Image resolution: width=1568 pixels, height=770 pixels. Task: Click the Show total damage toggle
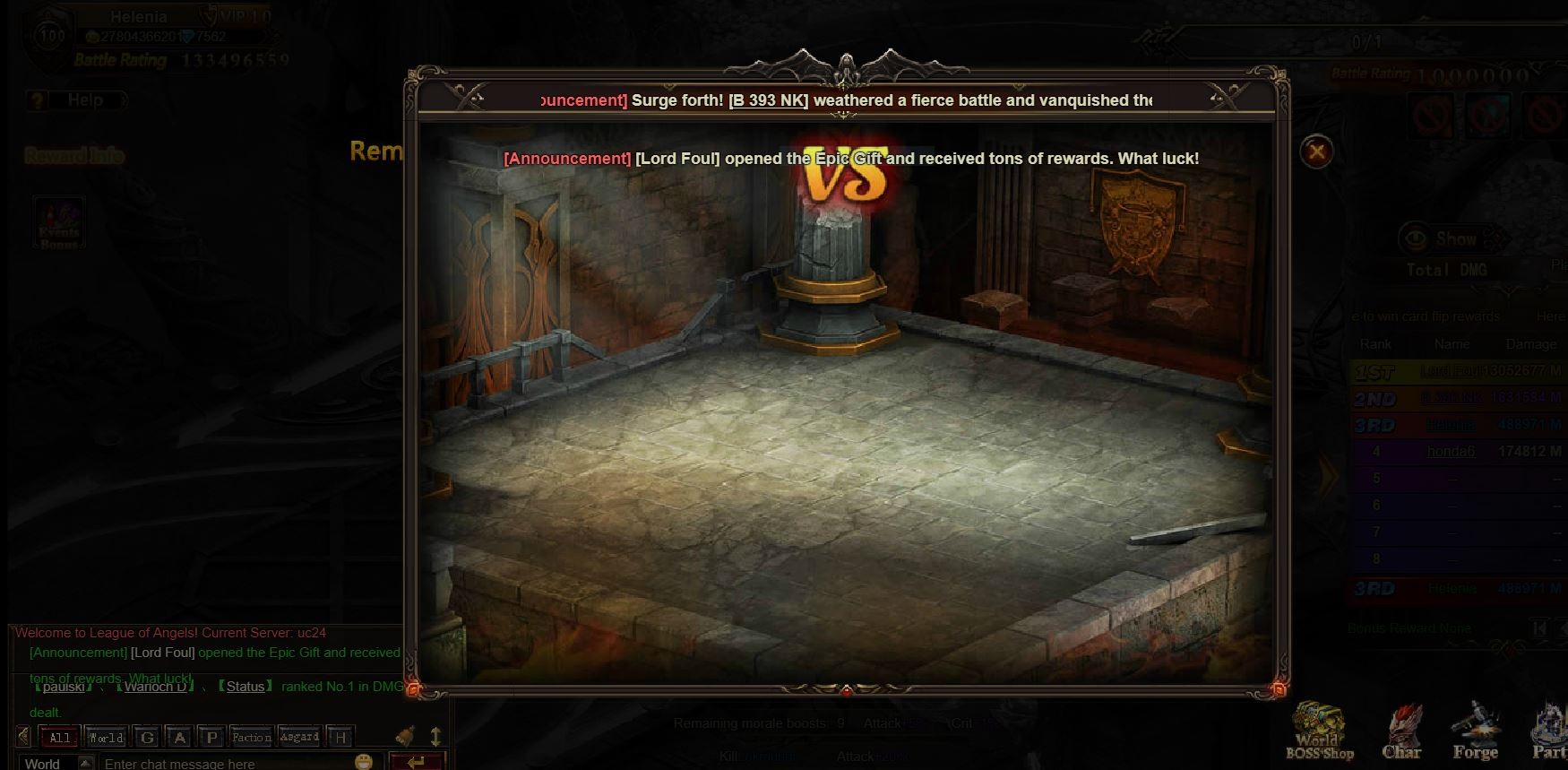(x=1444, y=239)
